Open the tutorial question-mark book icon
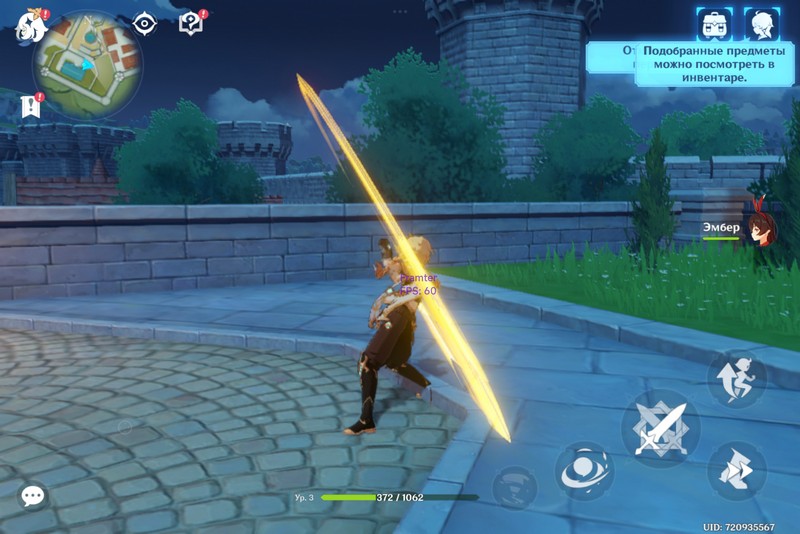The width and height of the screenshot is (800, 534). (x=190, y=23)
